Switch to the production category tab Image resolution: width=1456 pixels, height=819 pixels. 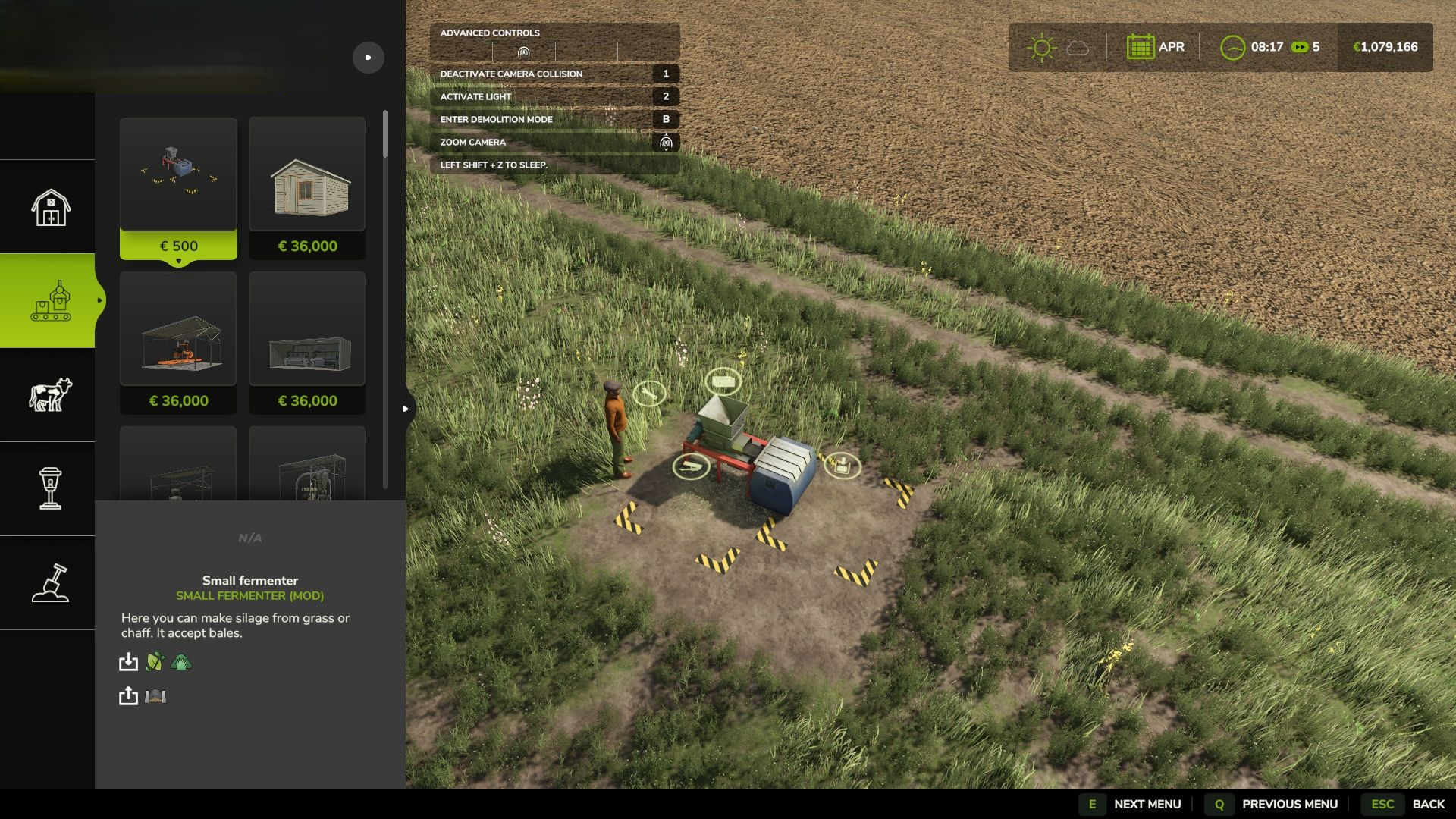pos(50,301)
